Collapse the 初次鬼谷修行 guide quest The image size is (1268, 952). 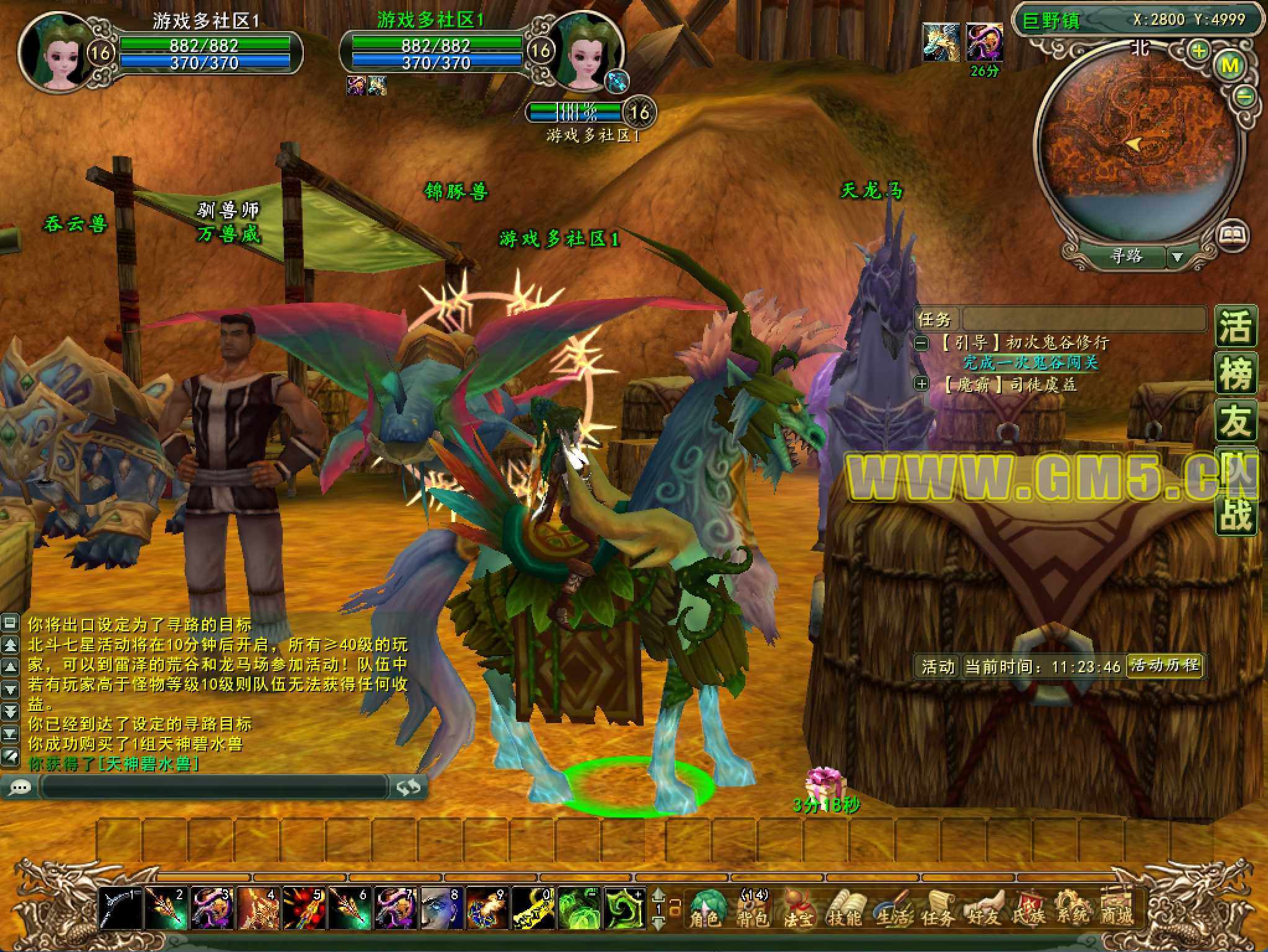pyautogui.click(x=922, y=342)
